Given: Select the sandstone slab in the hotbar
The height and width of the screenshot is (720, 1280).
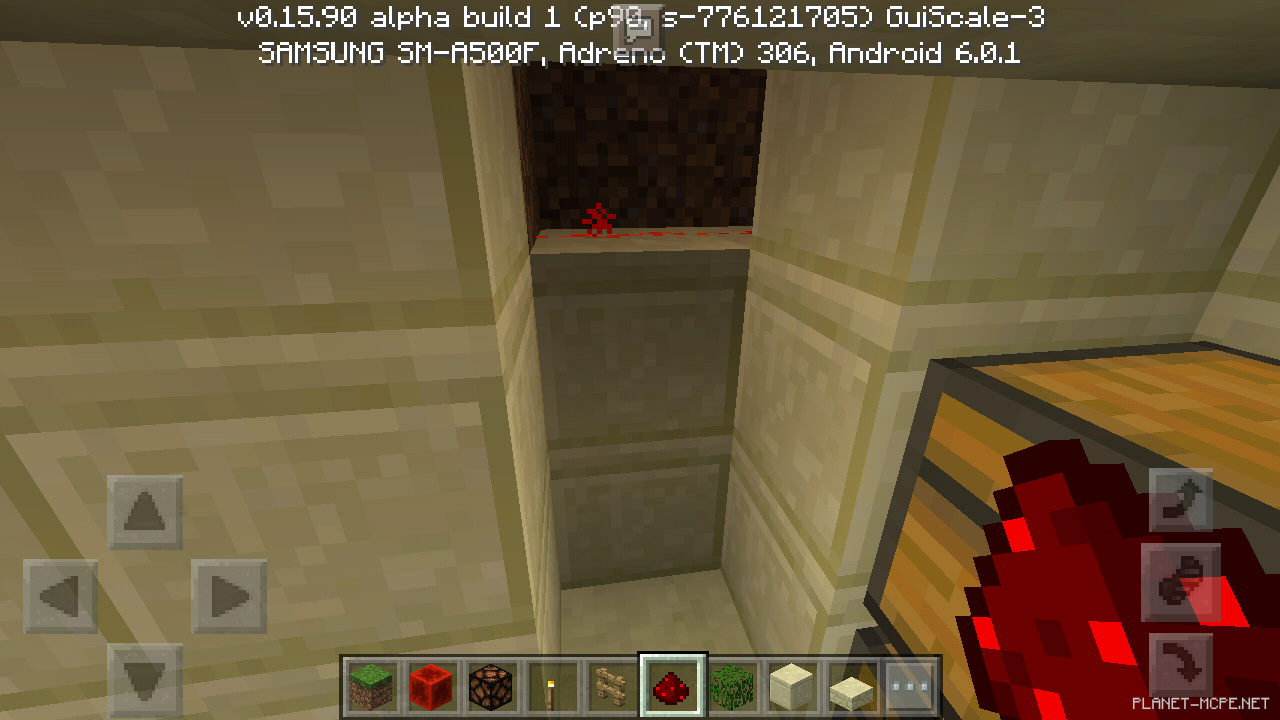Looking at the screenshot, I should point(854,685).
